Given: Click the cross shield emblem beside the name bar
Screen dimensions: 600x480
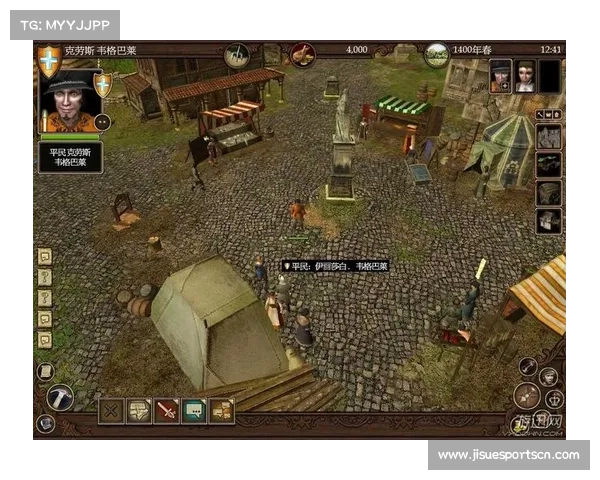Looking at the screenshot, I should pyautogui.click(x=49, y=62).
